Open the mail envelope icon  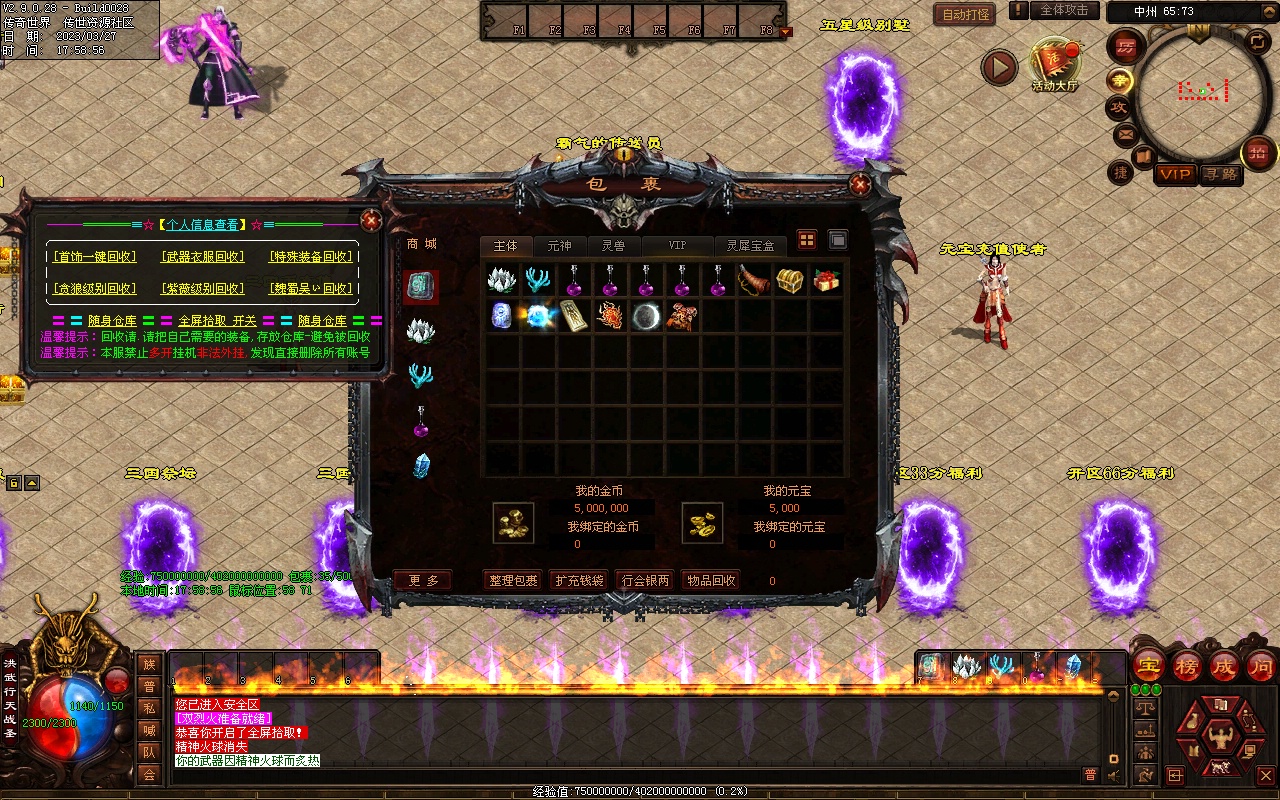pyautogui.click(x=1125, y=133)
